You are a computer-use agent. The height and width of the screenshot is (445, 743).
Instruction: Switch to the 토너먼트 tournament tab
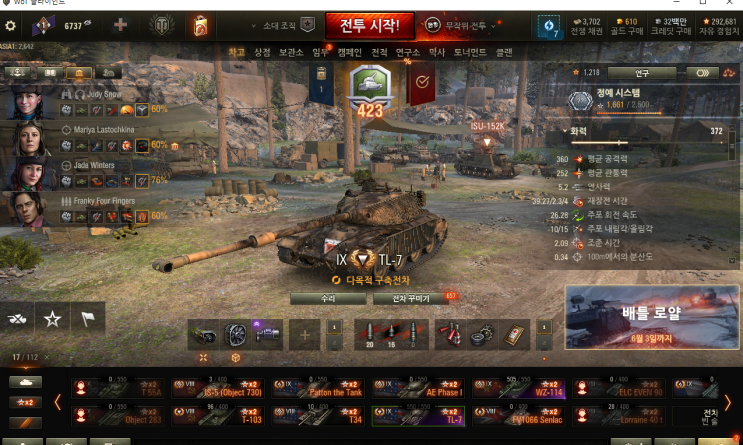click(x=469, y=52)
